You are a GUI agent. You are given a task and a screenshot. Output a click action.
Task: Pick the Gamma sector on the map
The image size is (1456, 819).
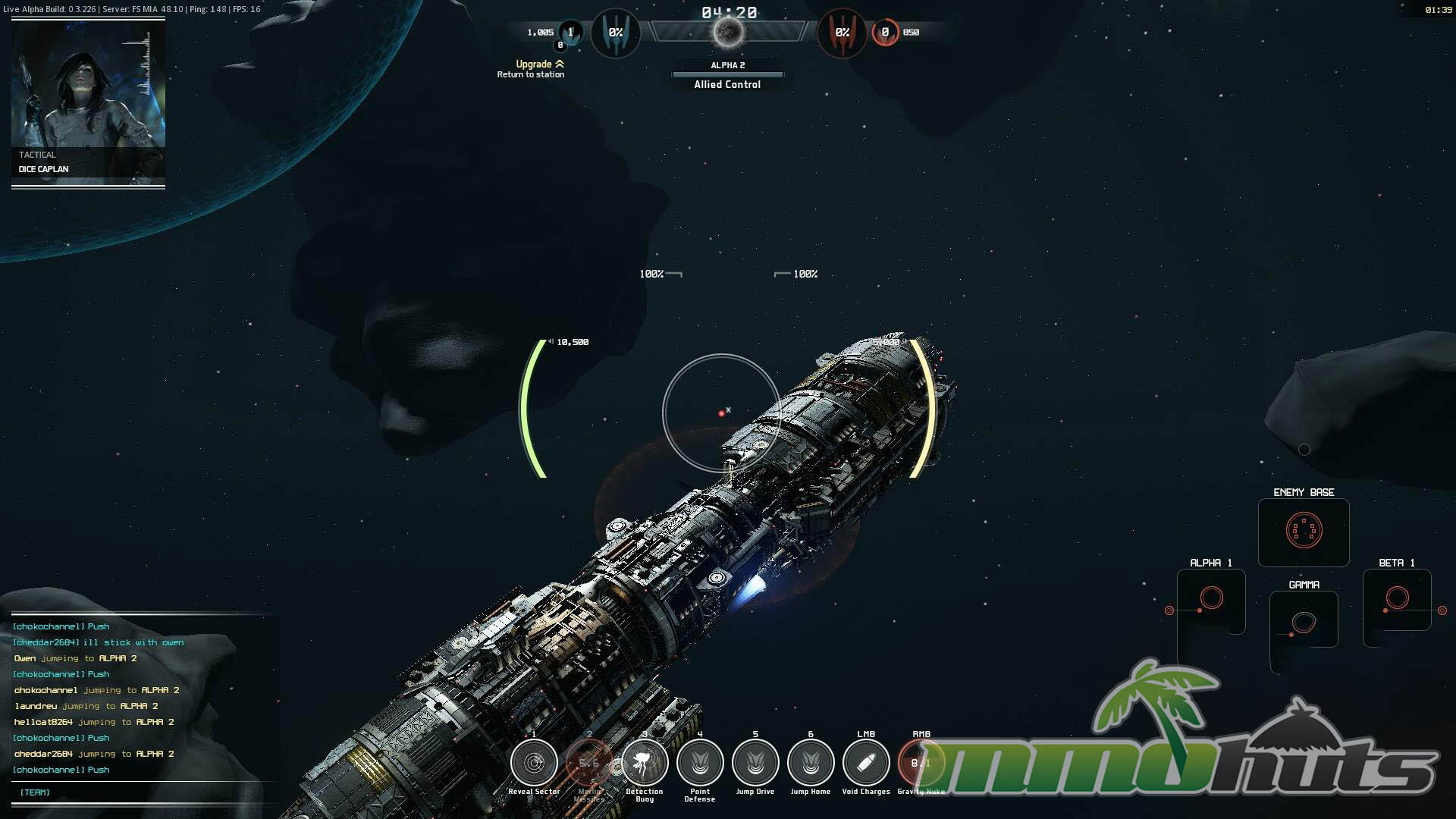pos(1304,622)
